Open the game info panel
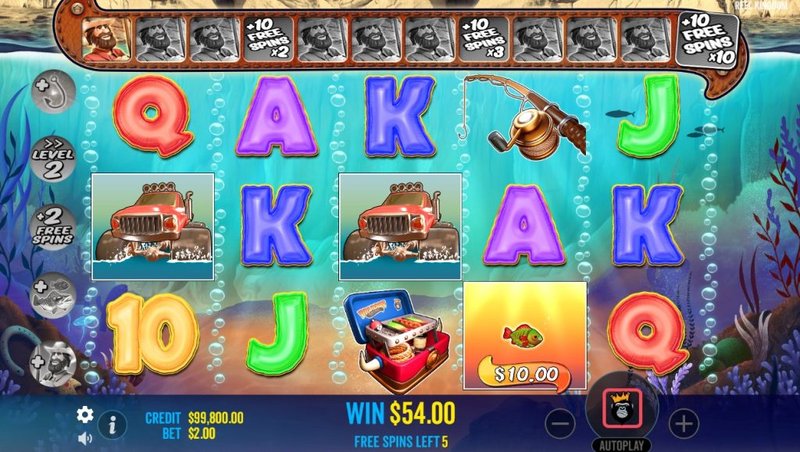The height and width of the screenshot is (452, 800). pos(112,425)
